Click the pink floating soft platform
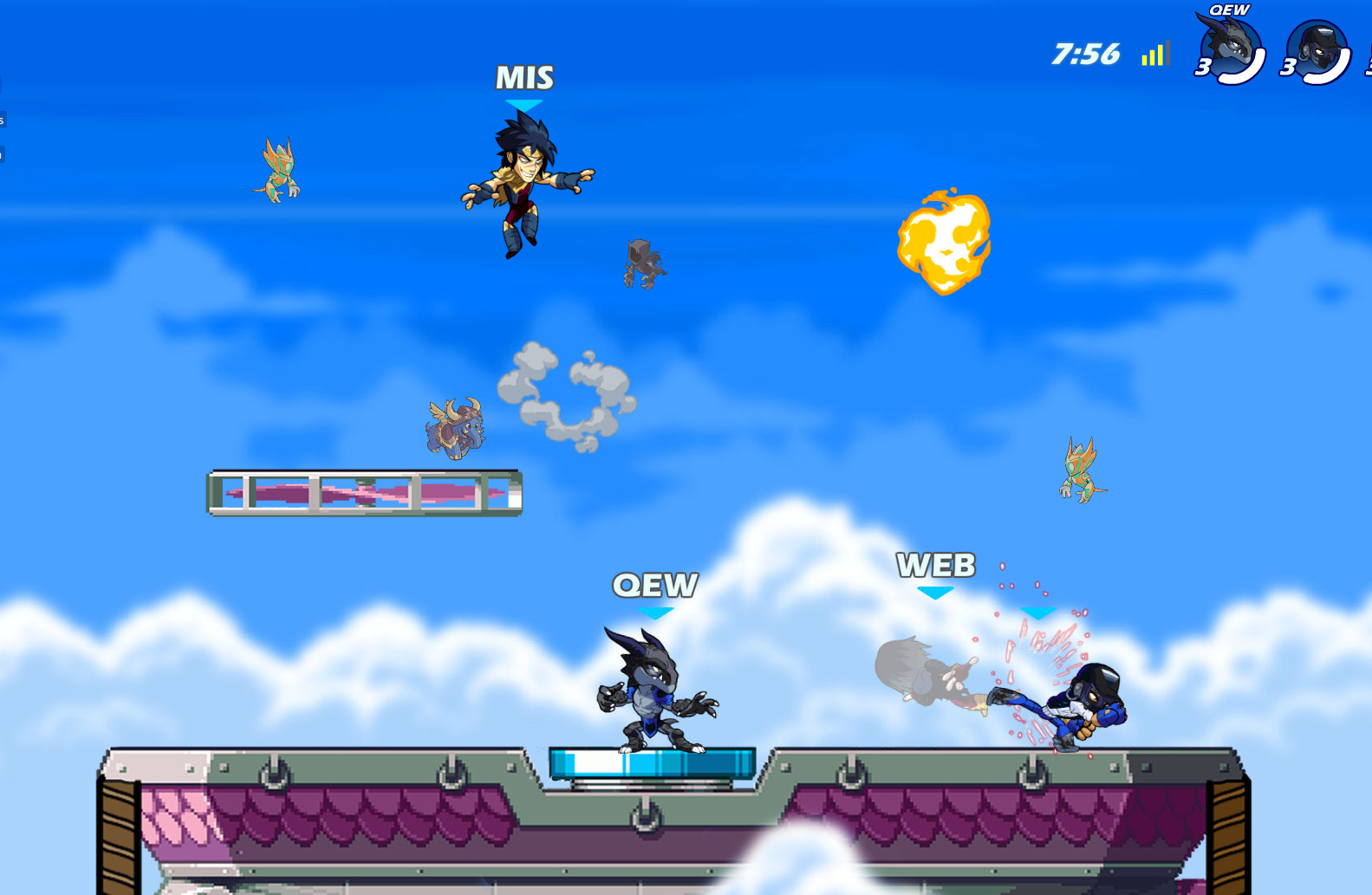Image resolution: width=1372 pixels, height=895 pixels. [364, 491]
